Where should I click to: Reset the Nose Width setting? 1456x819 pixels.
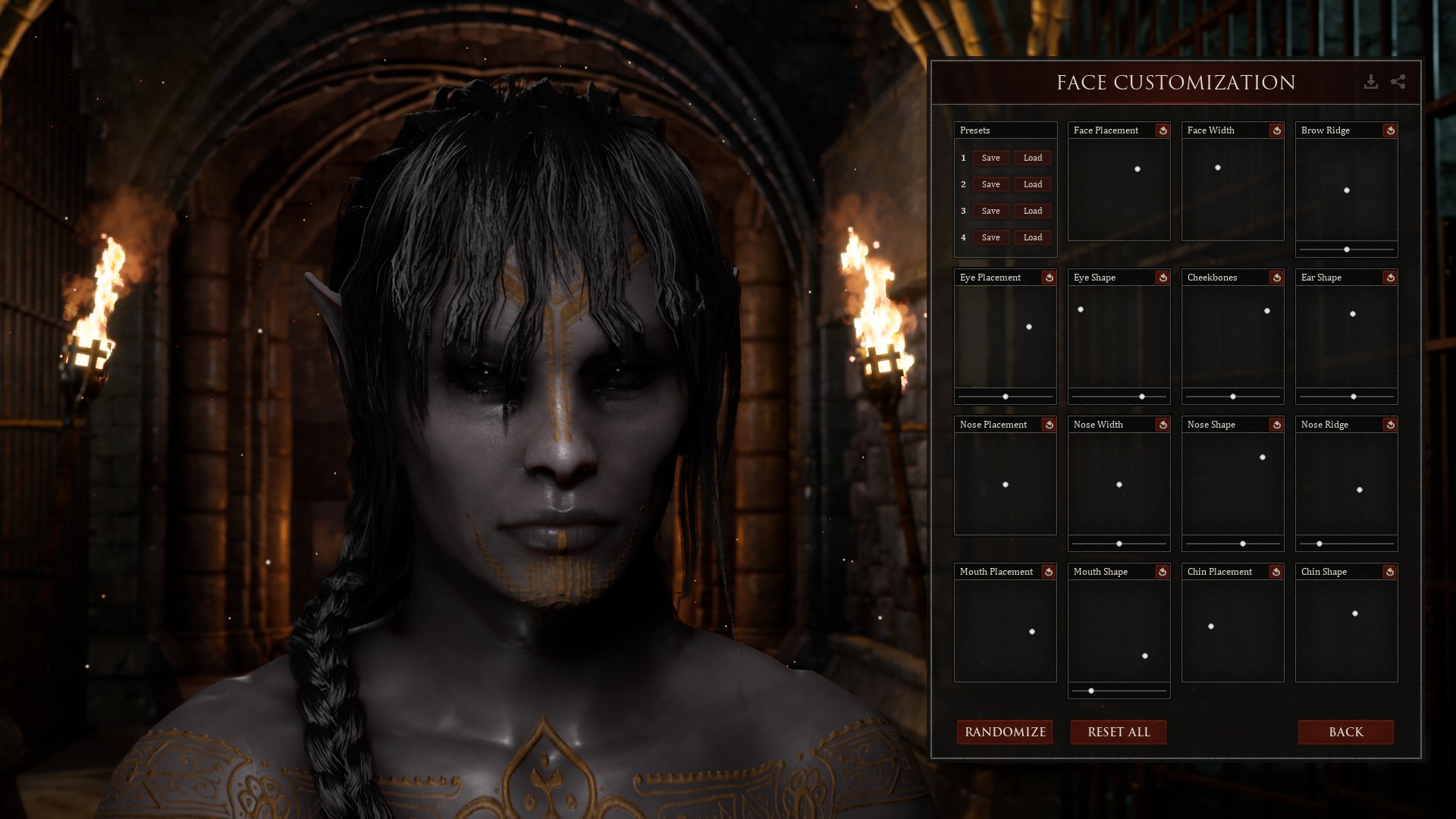click(1163, 425)
